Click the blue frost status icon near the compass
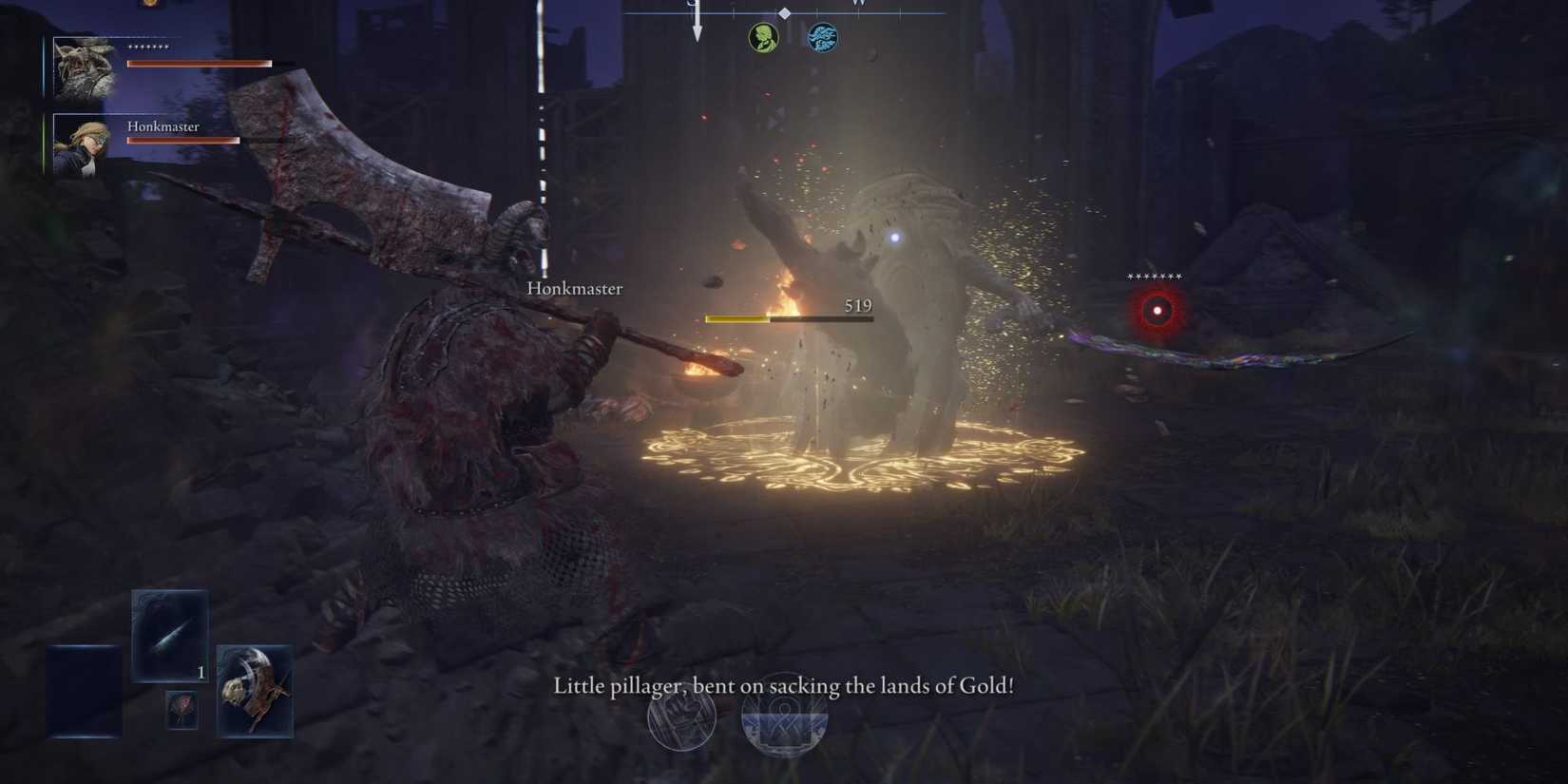1568x784 pixels. click(x=821, y=37)
